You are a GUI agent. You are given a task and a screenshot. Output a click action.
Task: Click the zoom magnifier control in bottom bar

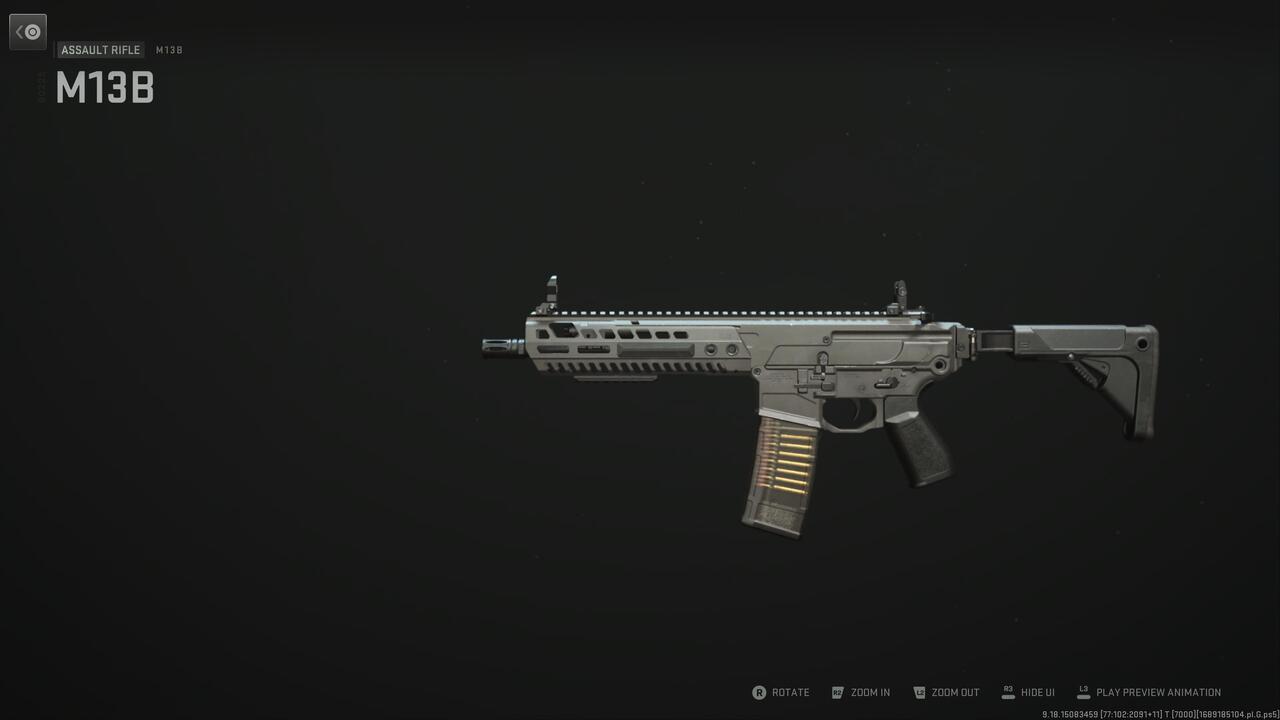[x=838, y=692]
